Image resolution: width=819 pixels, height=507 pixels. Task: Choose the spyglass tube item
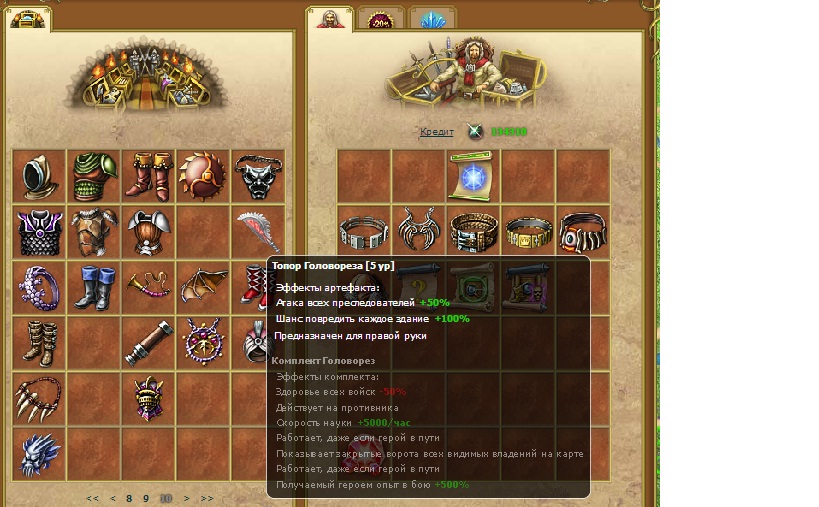click(x=148, y=343)
